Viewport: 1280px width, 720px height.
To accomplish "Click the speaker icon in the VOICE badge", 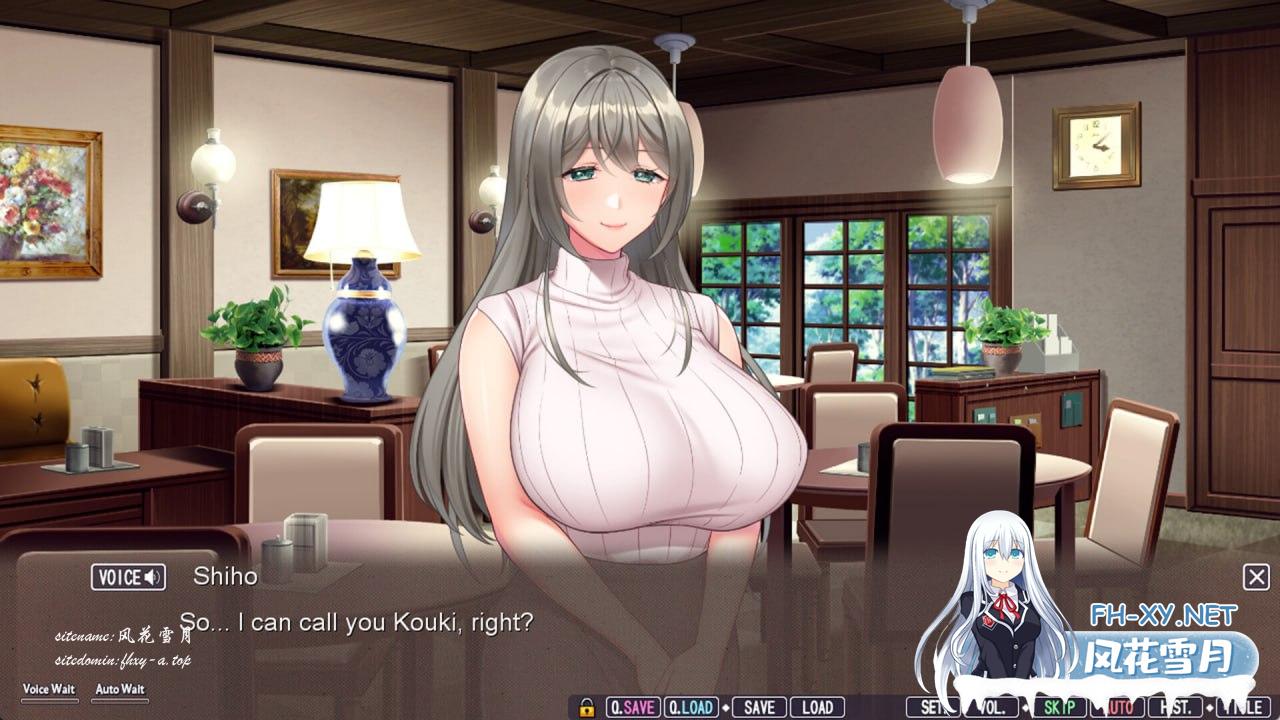I will click(x=151, y=577).
